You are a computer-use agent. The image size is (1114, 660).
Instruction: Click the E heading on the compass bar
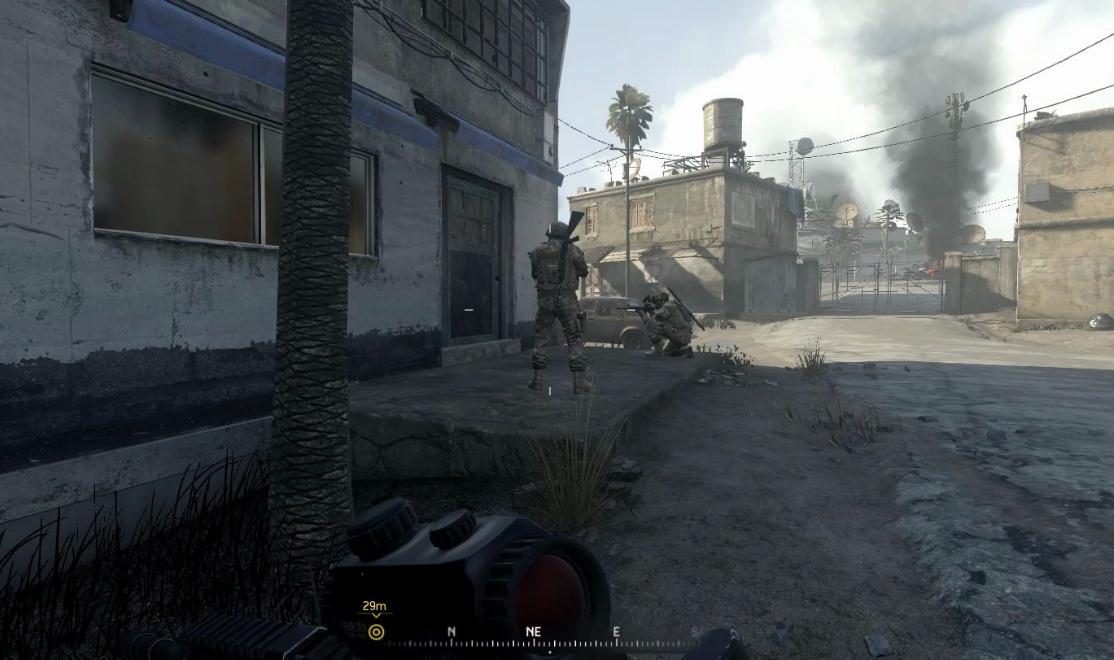pyautogui.click(x=616, y=632)
